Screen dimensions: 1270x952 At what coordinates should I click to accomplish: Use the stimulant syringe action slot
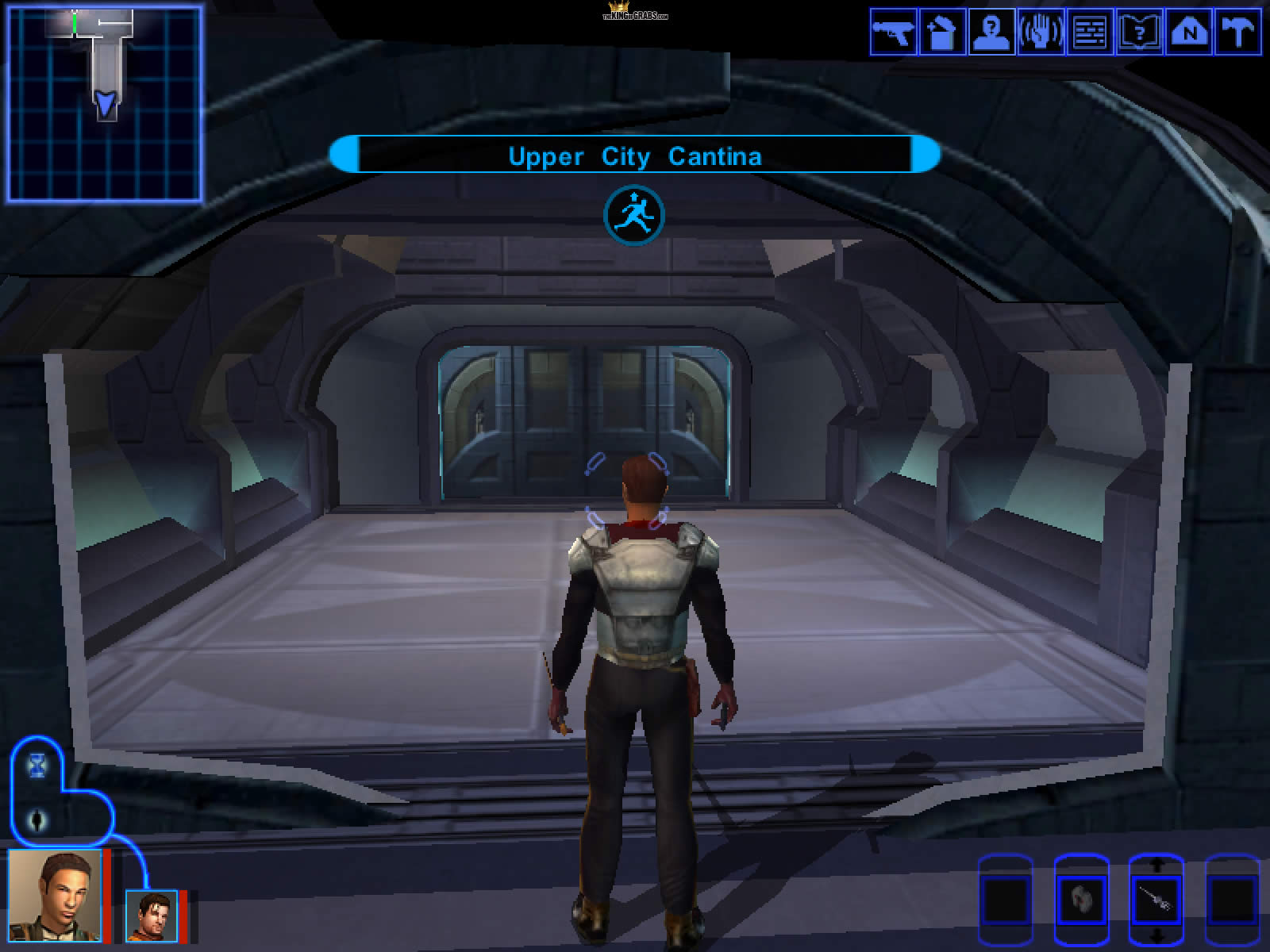point(1155,900)
